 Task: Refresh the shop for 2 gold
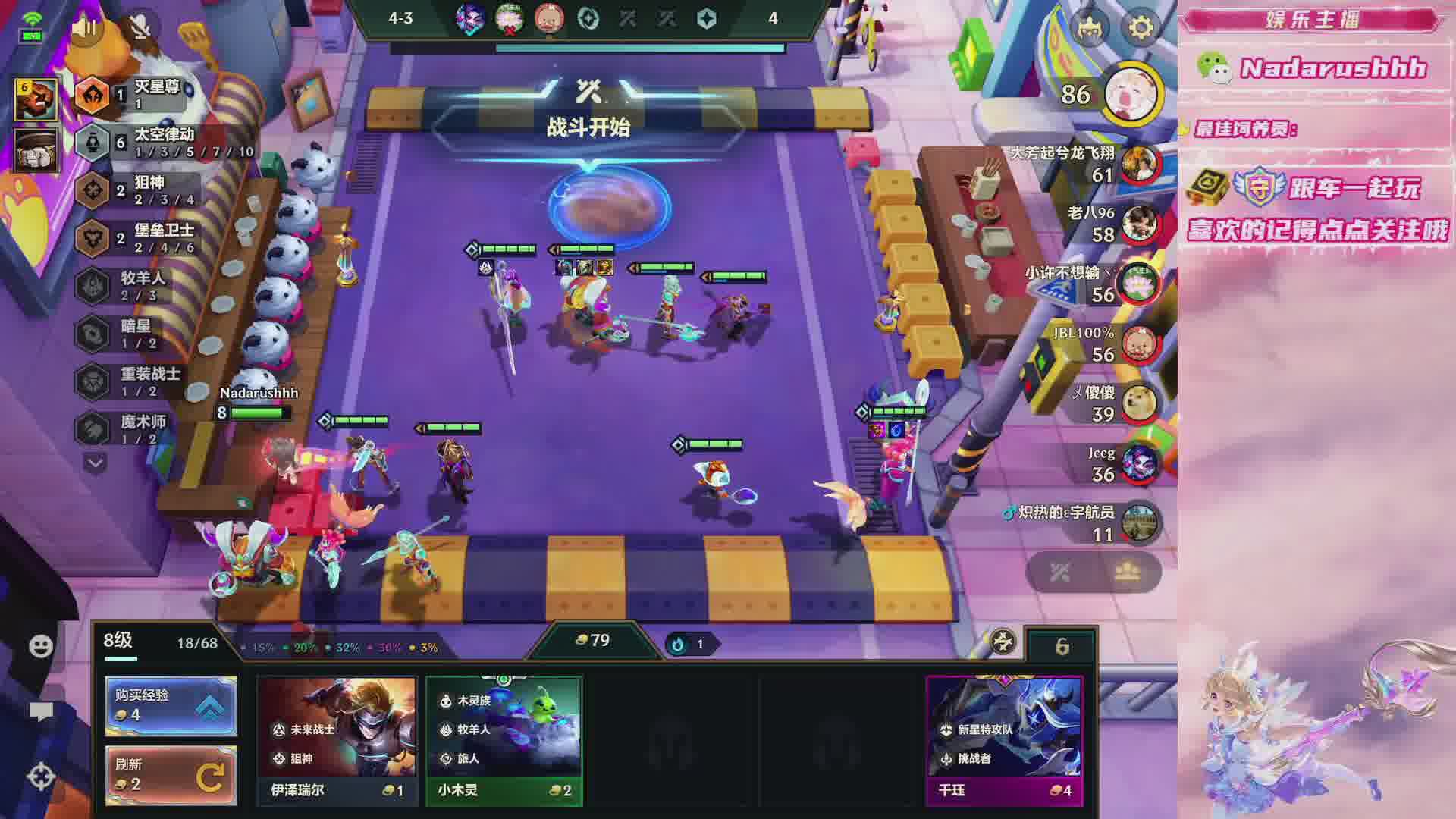[171, 775]
